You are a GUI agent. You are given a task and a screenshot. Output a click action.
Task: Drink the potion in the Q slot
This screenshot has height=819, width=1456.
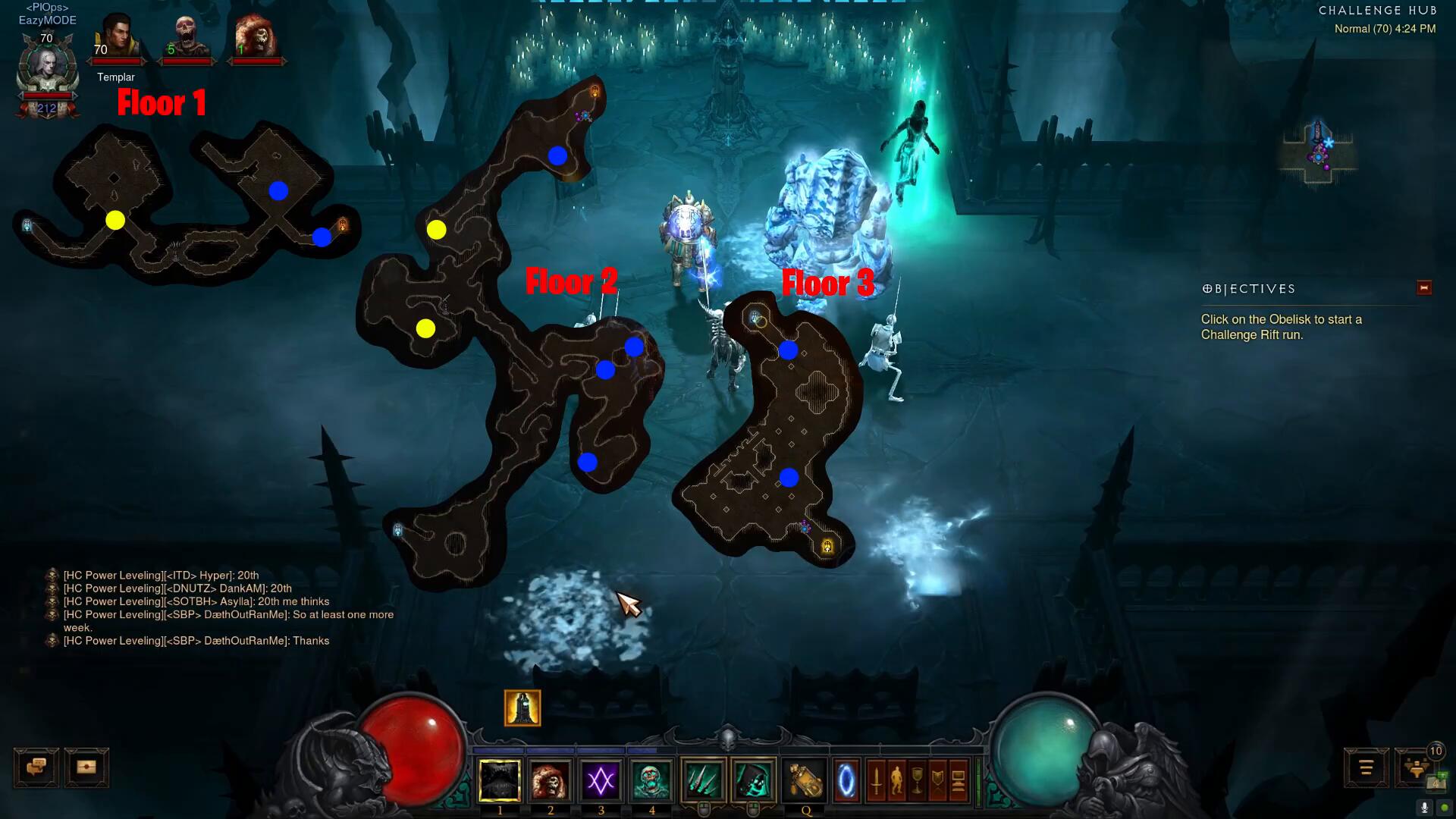pos(805,780)
